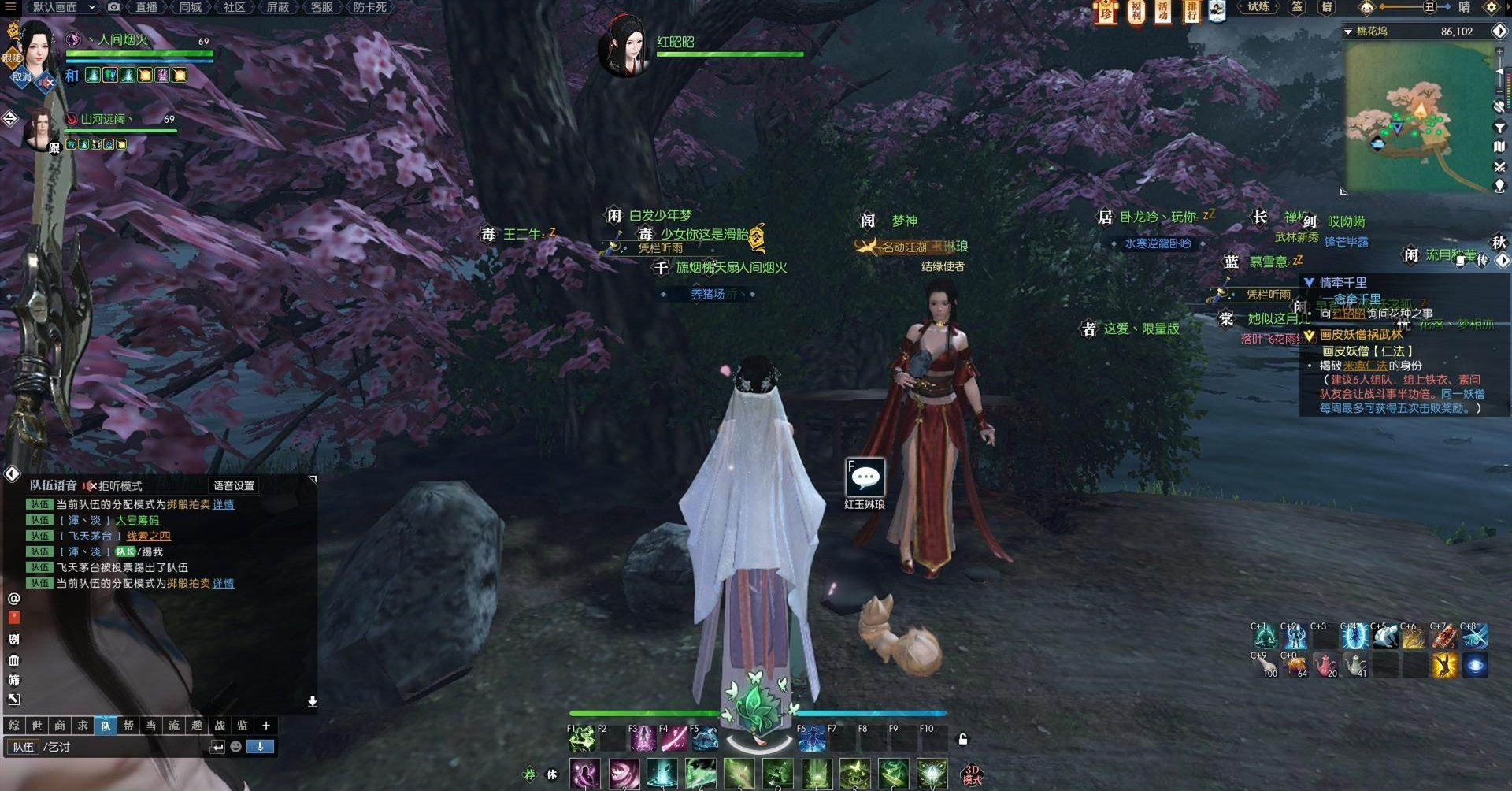Open the 客服 customer service menu
The width and height of the screenshot is (1512, 791).
(321, 7)
